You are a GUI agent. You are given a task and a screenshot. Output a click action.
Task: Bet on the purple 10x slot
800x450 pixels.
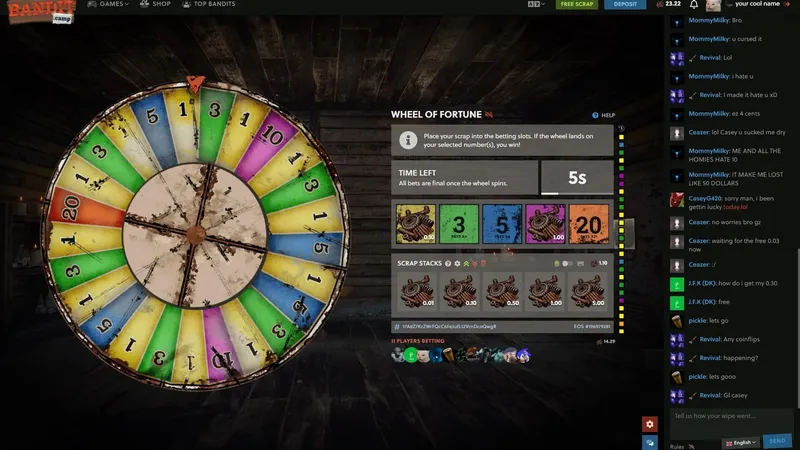coord(544,224)
